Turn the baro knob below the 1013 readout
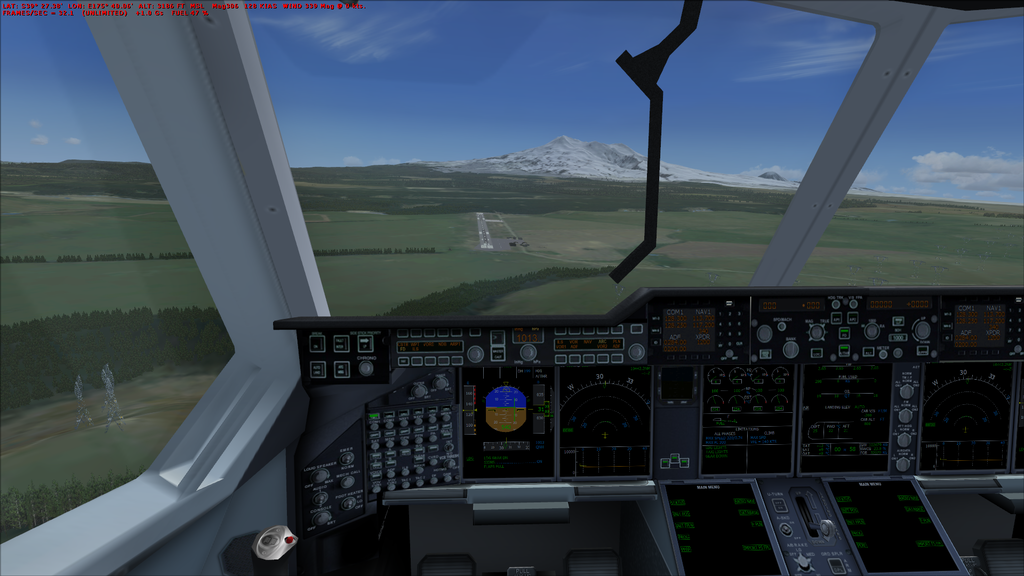Screen dimensions: 1024x576 point(528,352)
